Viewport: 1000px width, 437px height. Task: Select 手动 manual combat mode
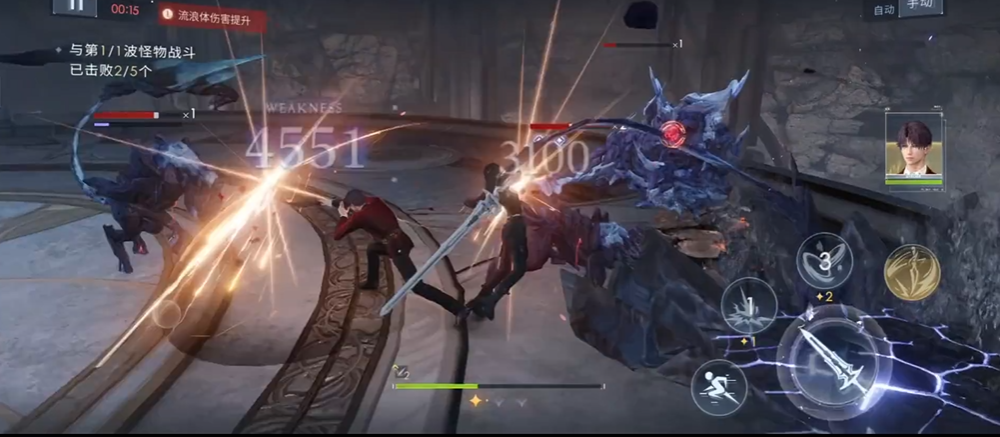pos(919,7)
